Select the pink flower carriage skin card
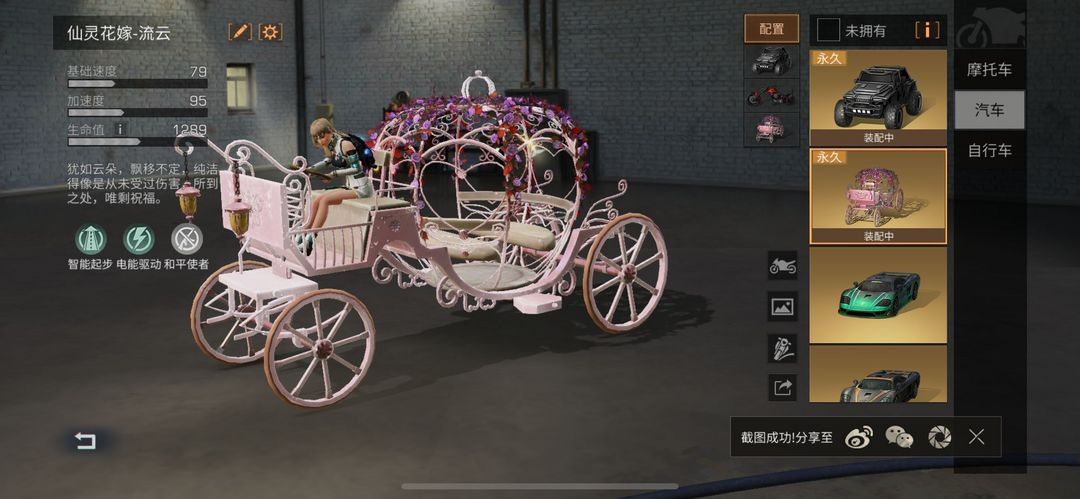 pos(877,196)
